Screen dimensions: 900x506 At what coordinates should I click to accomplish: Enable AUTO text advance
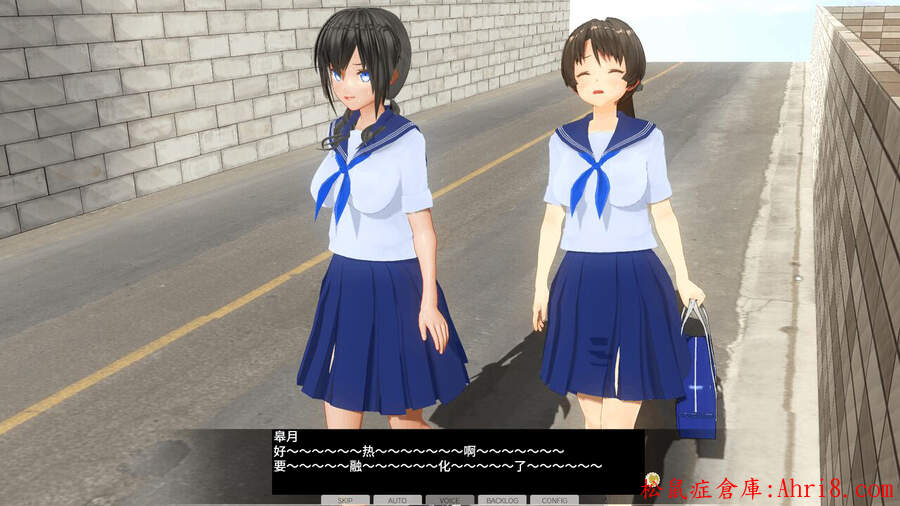click(x=397, y=499)
